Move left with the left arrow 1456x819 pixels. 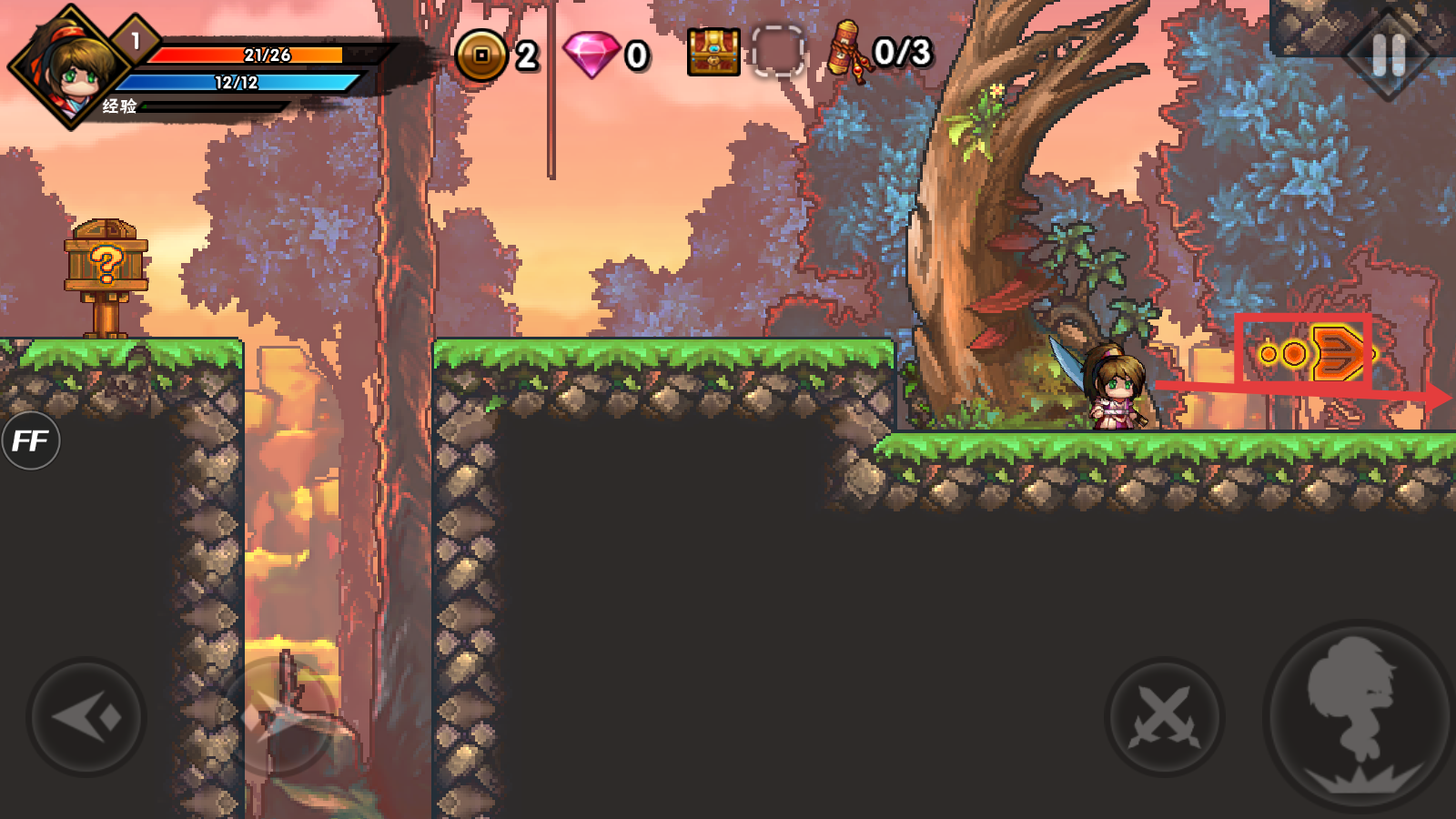[x=86, y=717]
